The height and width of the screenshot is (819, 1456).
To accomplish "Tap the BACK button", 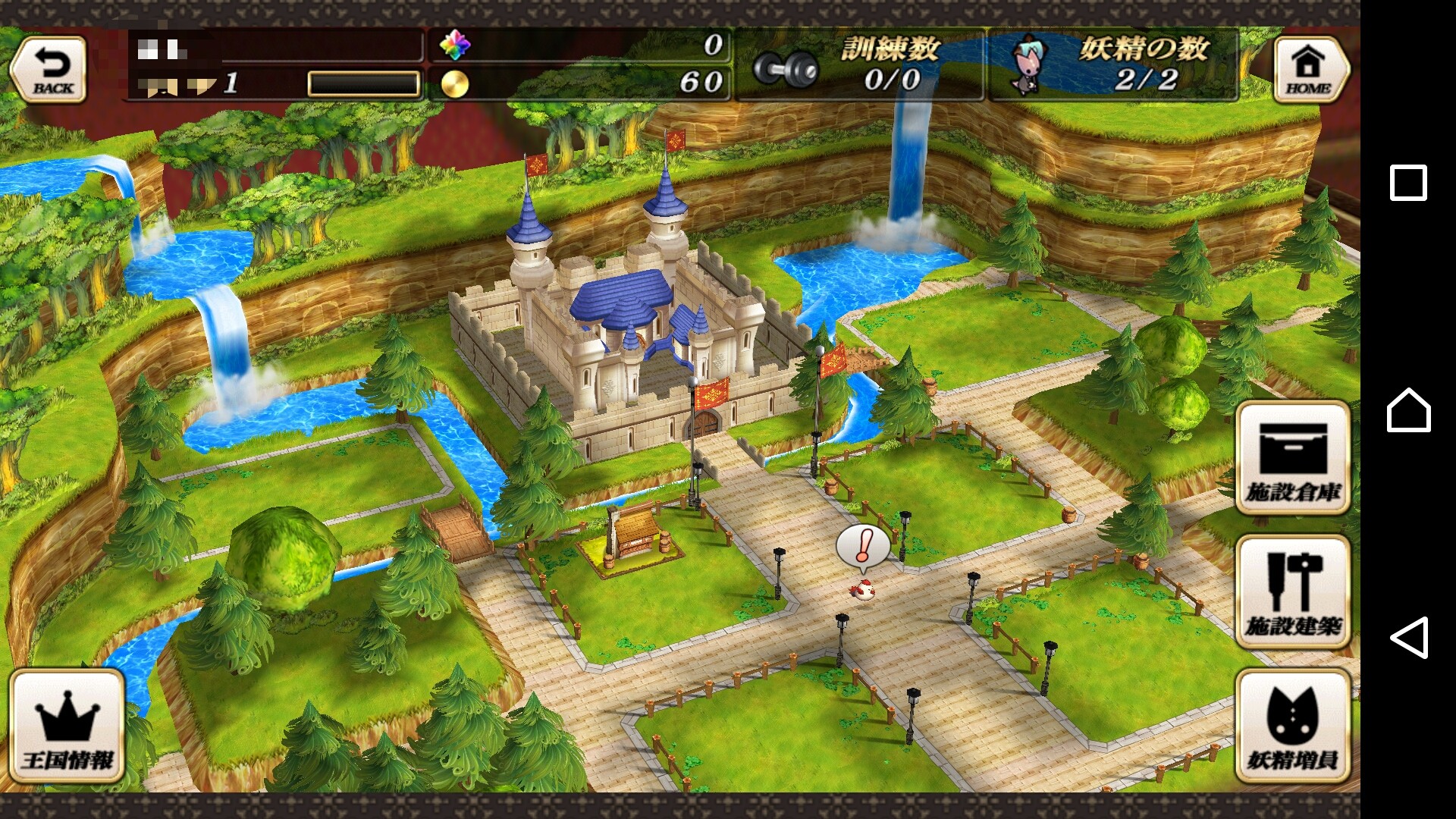I will (50, 70).
